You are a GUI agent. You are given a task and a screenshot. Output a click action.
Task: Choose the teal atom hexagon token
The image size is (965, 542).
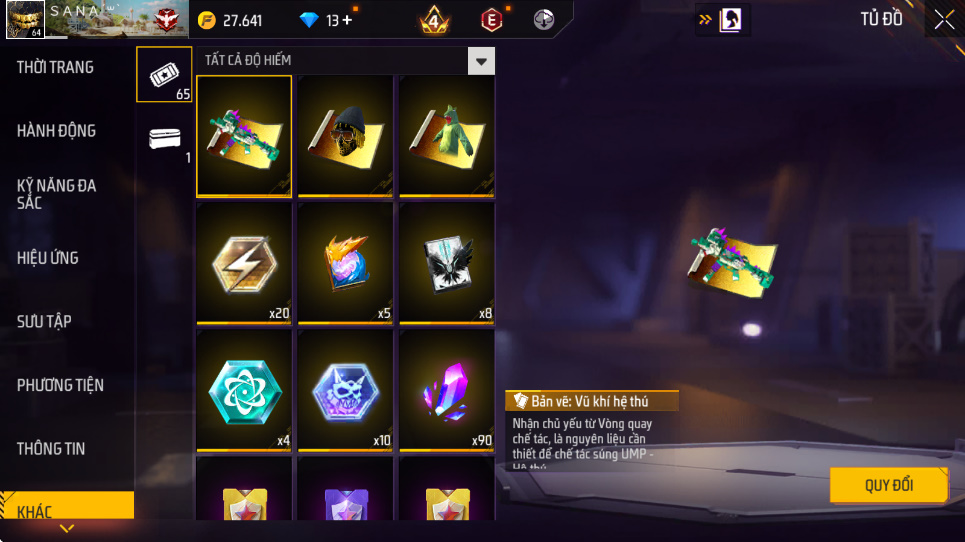pos(244,390)
